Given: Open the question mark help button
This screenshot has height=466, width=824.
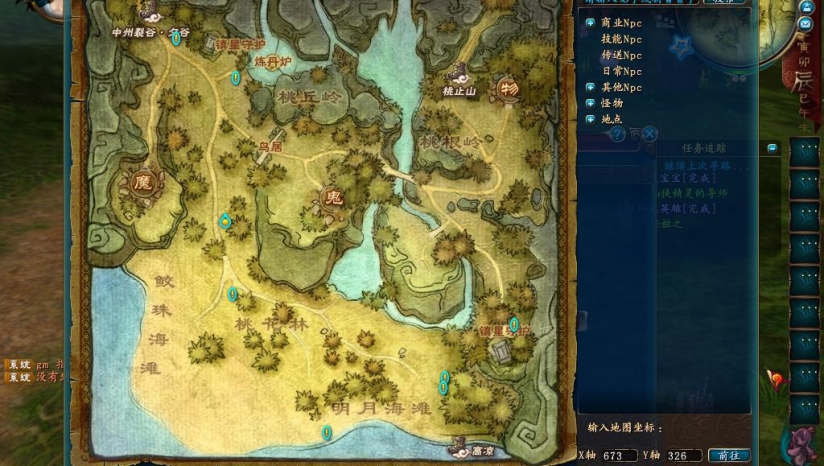Looking at the screenshot, I should pyautogui.click(x=617, y=133).
